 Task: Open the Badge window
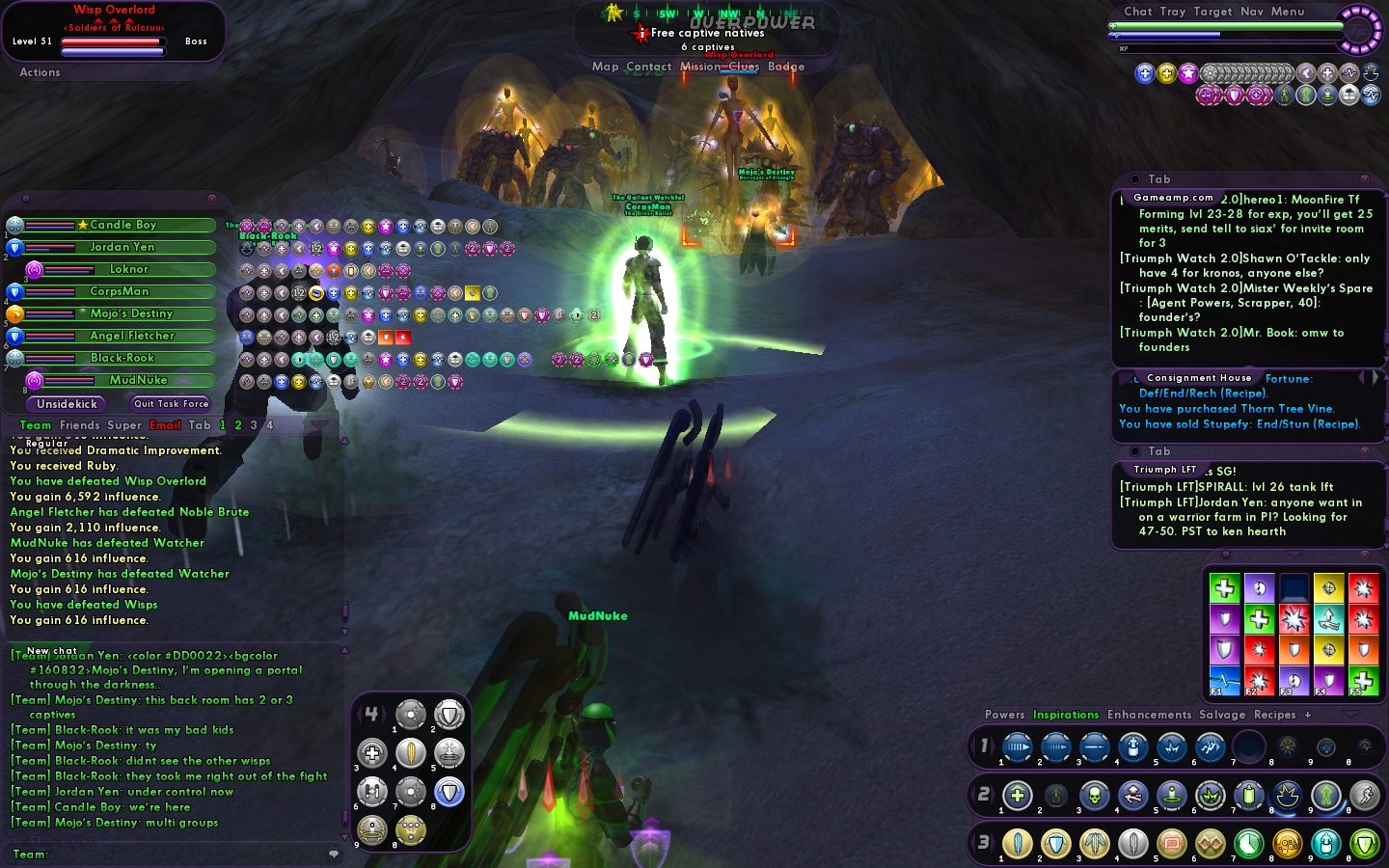786,67
